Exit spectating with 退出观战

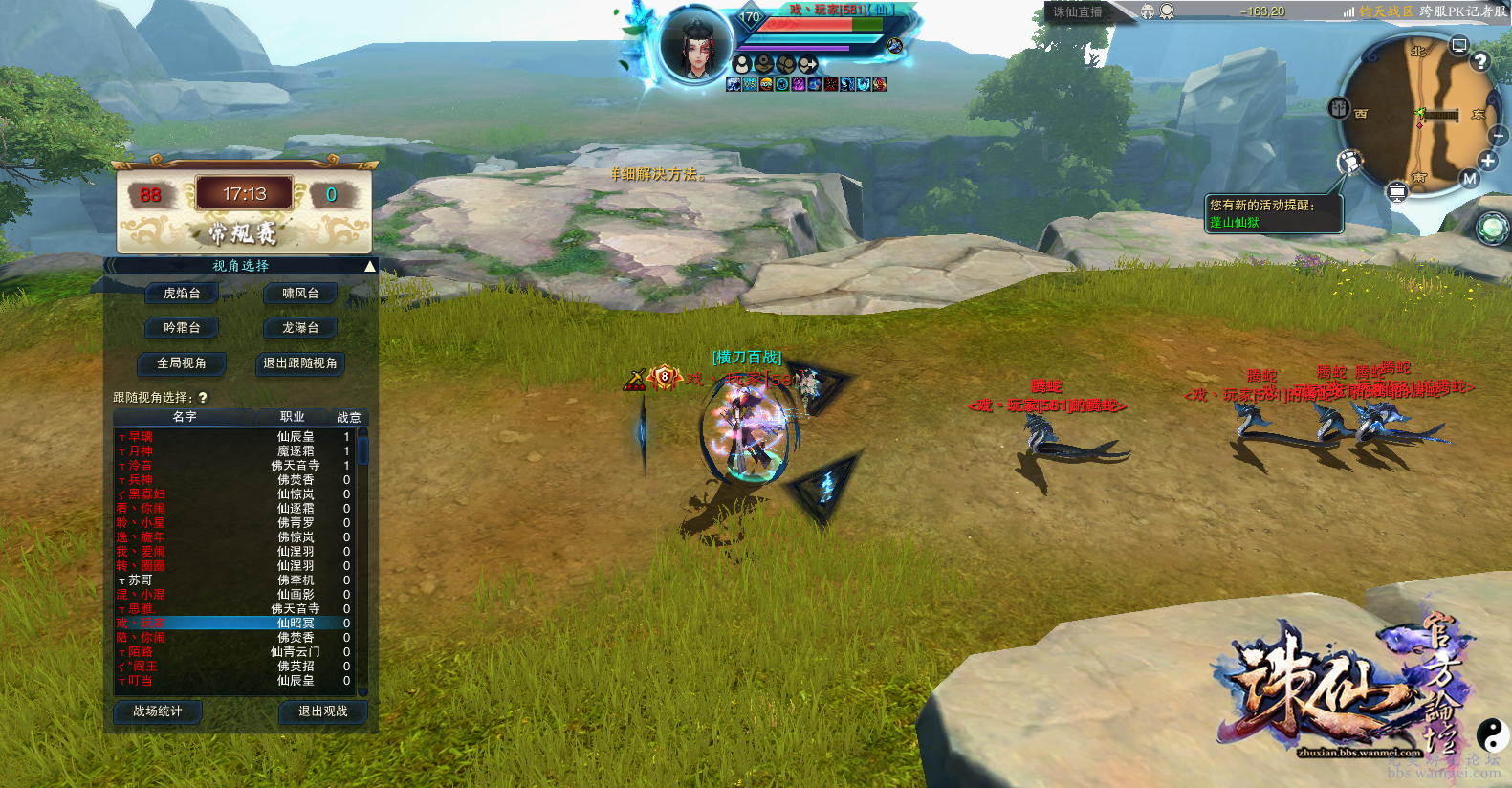pos(322,711)
